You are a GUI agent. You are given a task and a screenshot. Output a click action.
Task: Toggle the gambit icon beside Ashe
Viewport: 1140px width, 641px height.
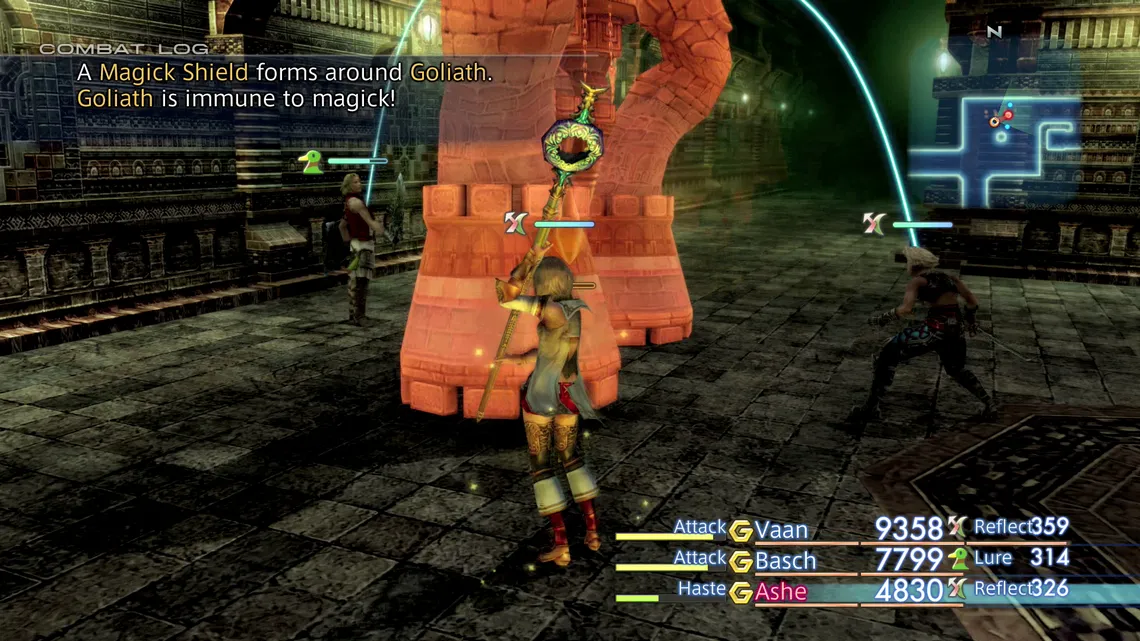(x=740, y=593)
